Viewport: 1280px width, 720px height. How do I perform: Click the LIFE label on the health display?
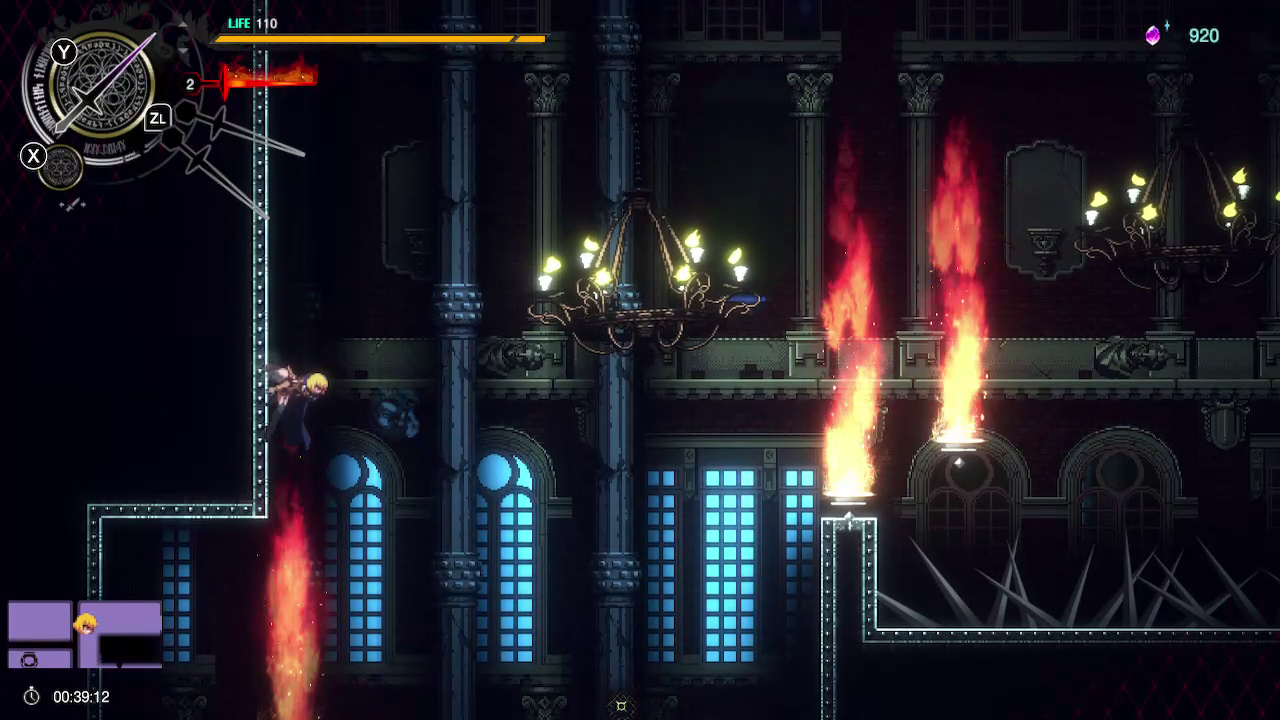pyautogui.click(x=239, y=23)
